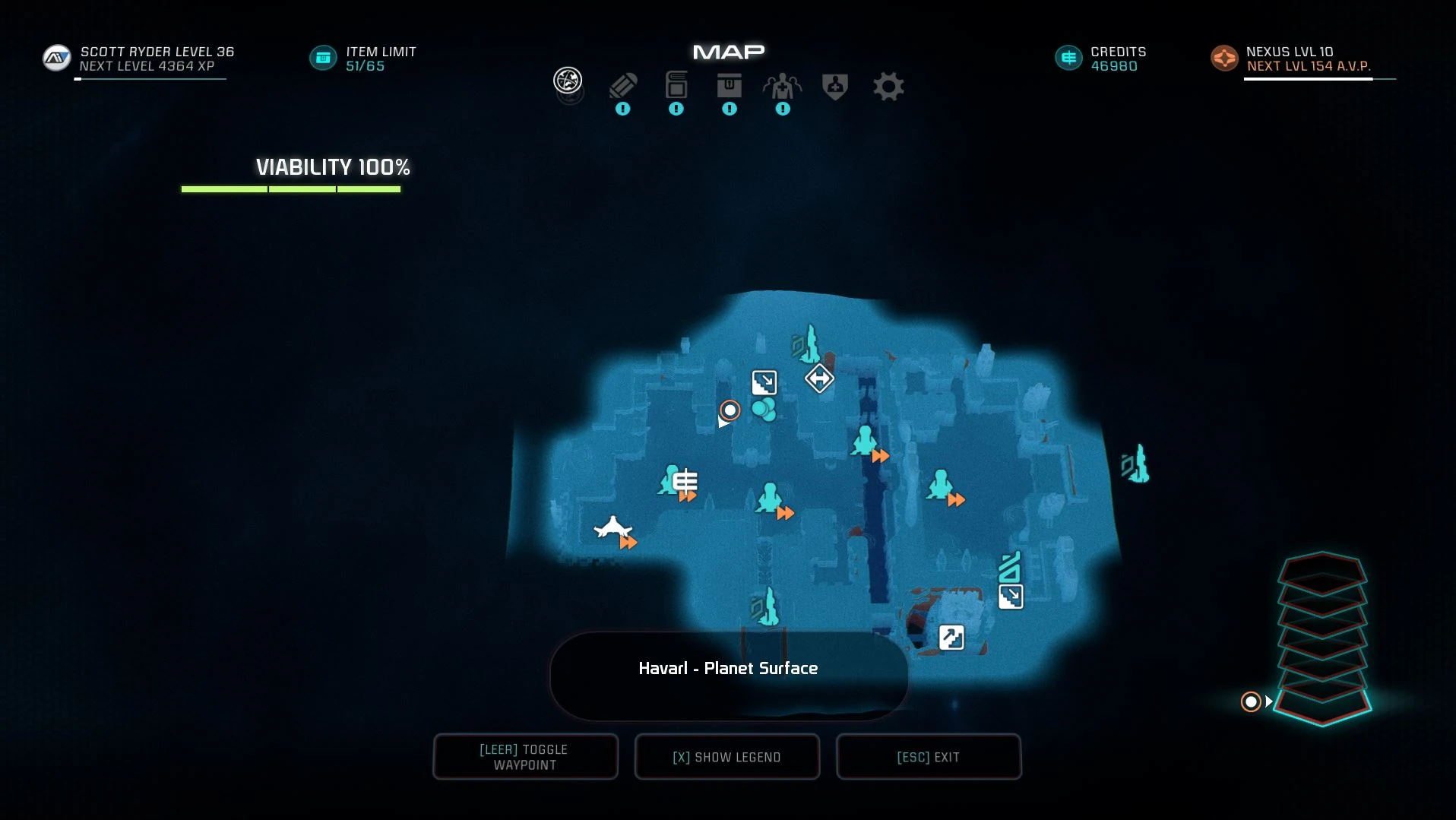
Task: Switch to the inventory chest tab
Action: [730, 86]
